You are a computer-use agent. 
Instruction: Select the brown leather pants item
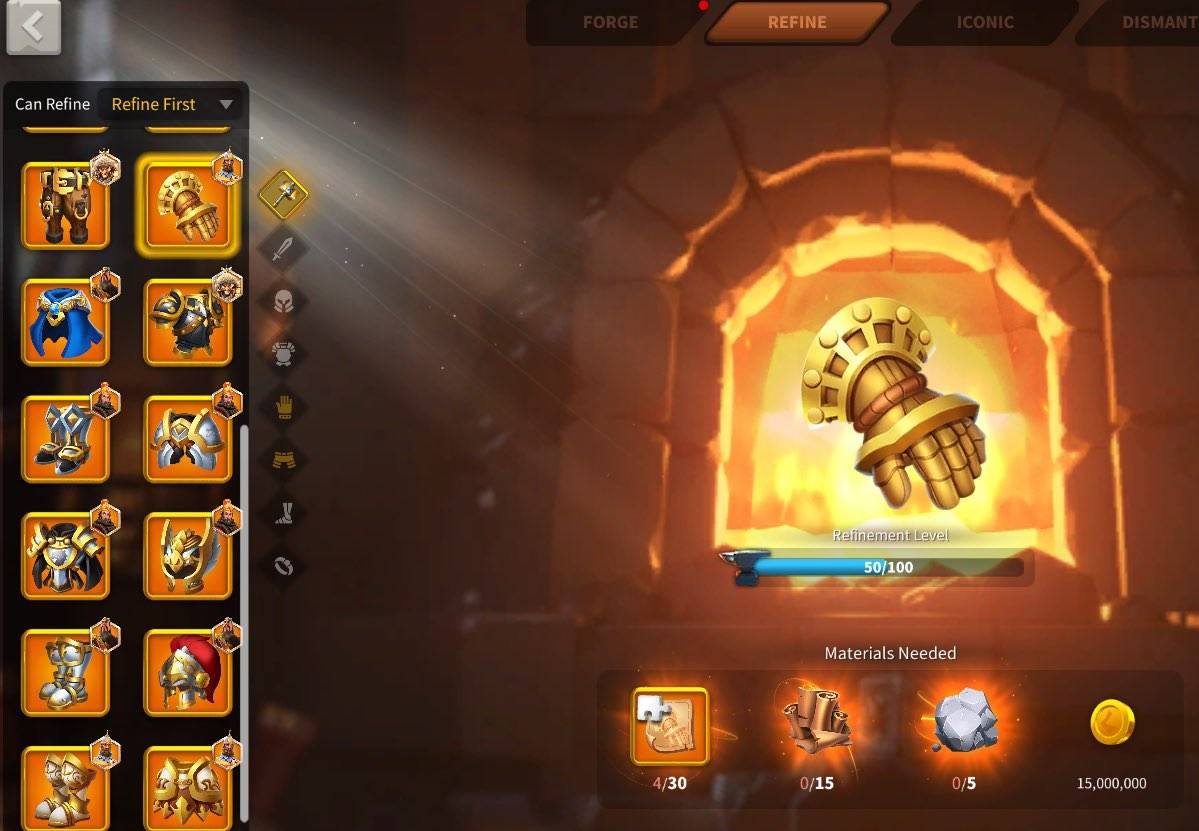click(x=65, y=205)
